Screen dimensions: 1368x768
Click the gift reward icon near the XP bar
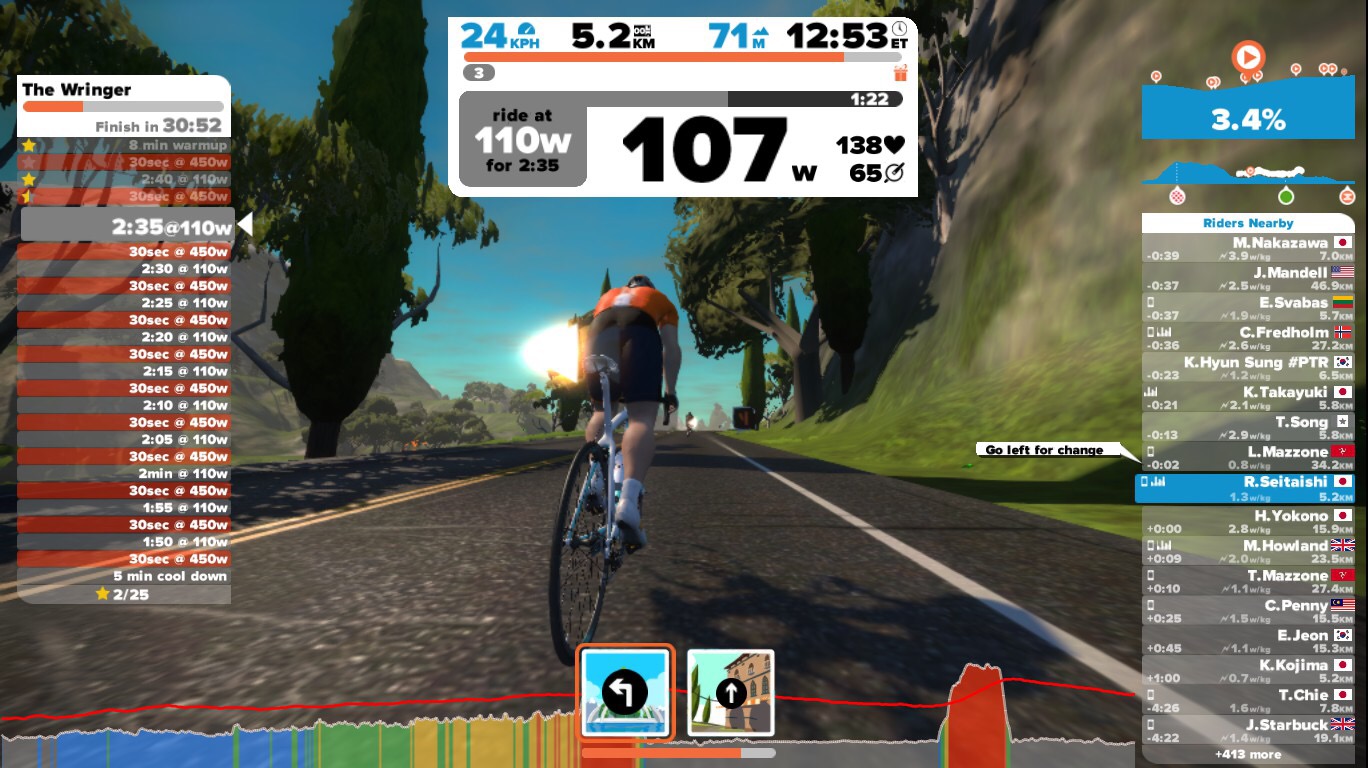[901, 72]
